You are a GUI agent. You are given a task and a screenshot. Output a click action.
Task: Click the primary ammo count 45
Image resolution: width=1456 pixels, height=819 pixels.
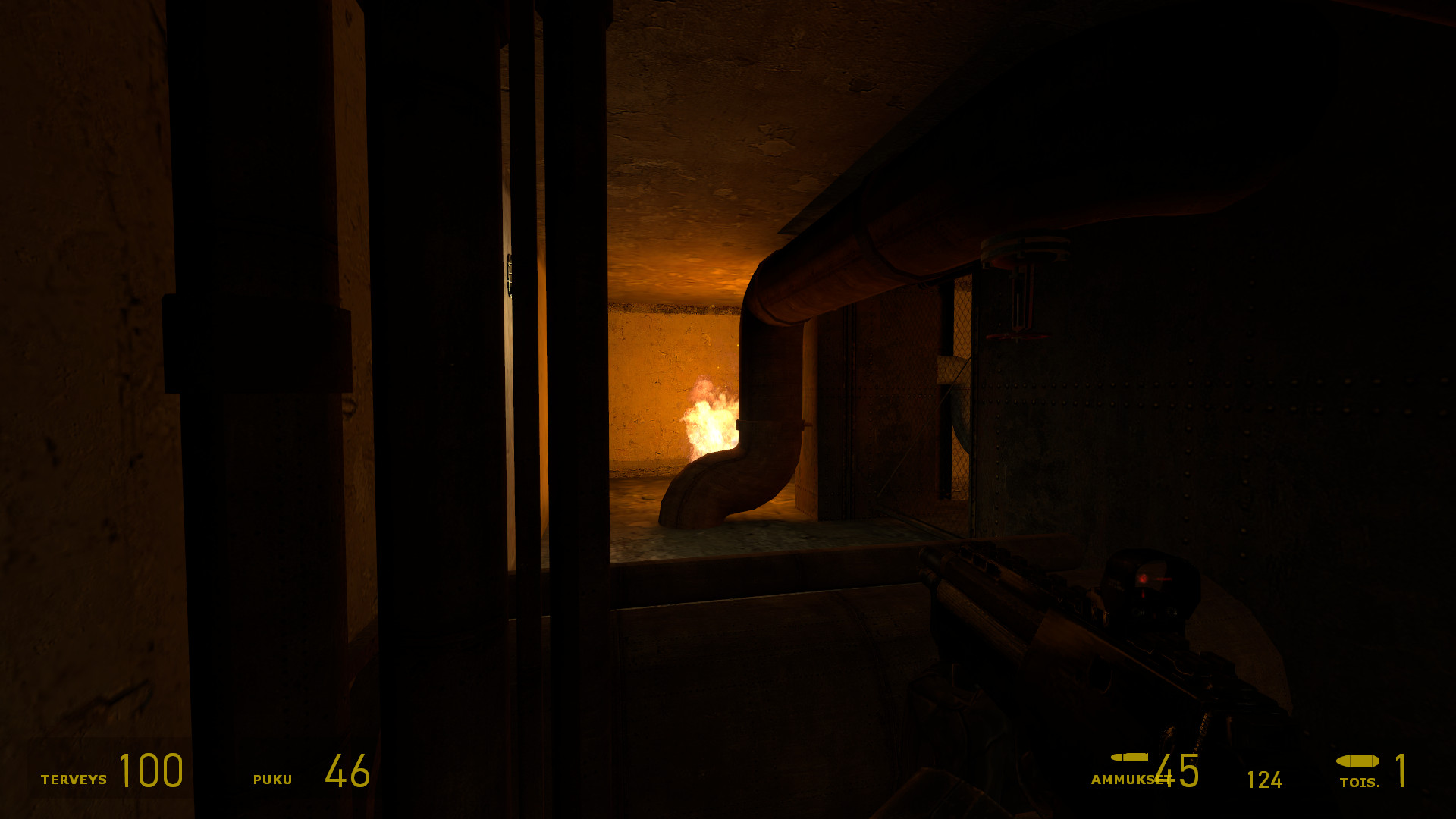coord(1177,773)
